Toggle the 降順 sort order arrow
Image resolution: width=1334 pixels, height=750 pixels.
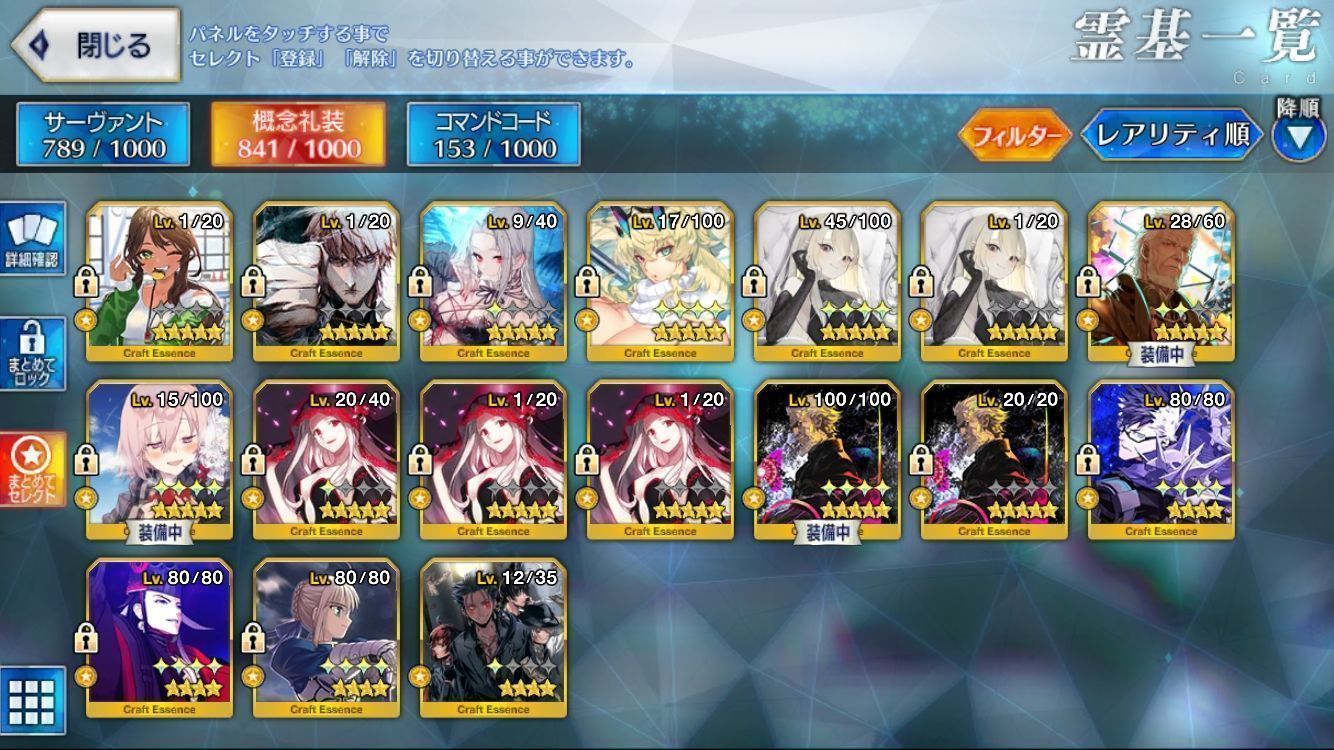click(1298, 135)
